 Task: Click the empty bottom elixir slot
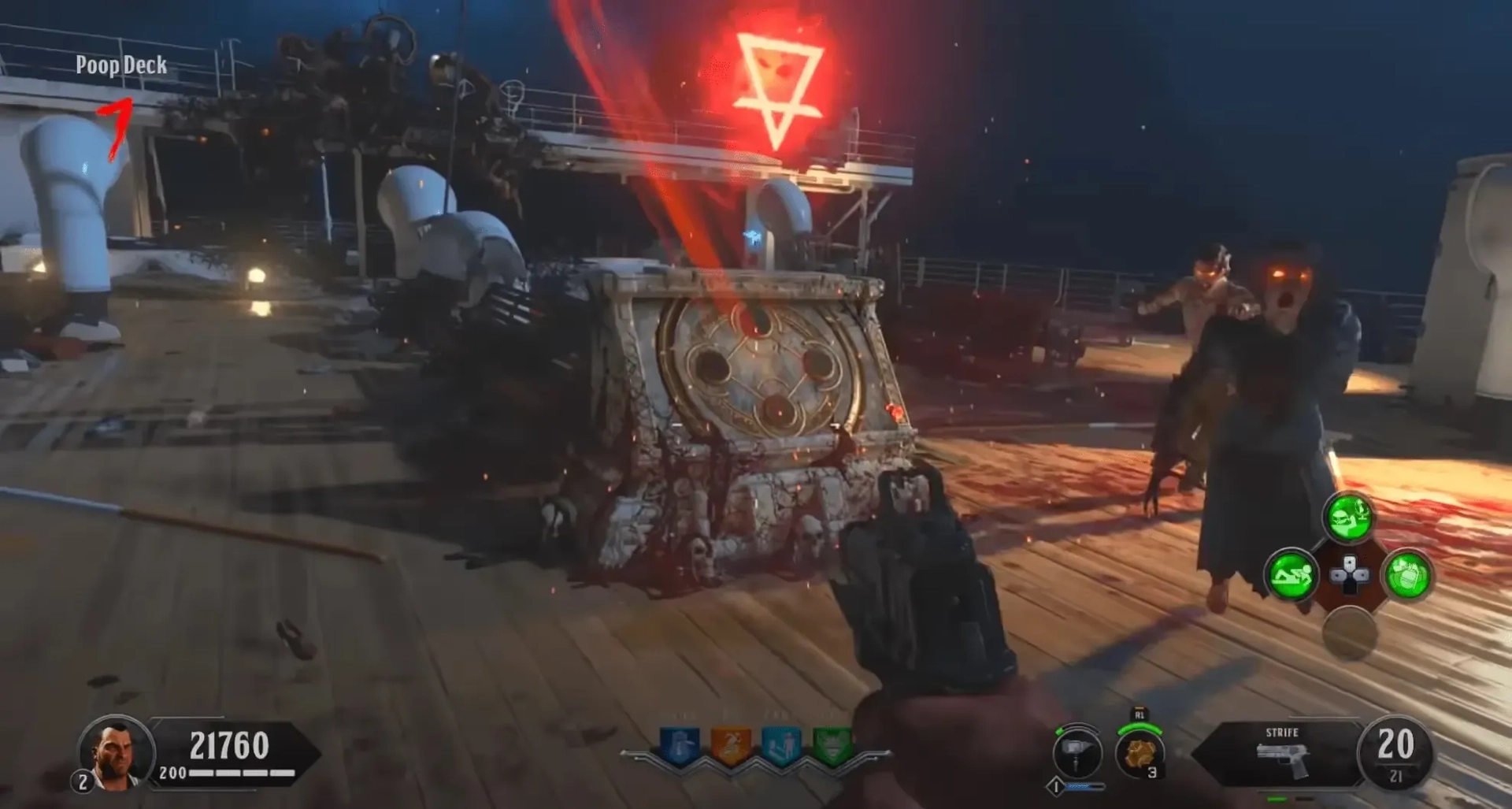pos(1349,633)
